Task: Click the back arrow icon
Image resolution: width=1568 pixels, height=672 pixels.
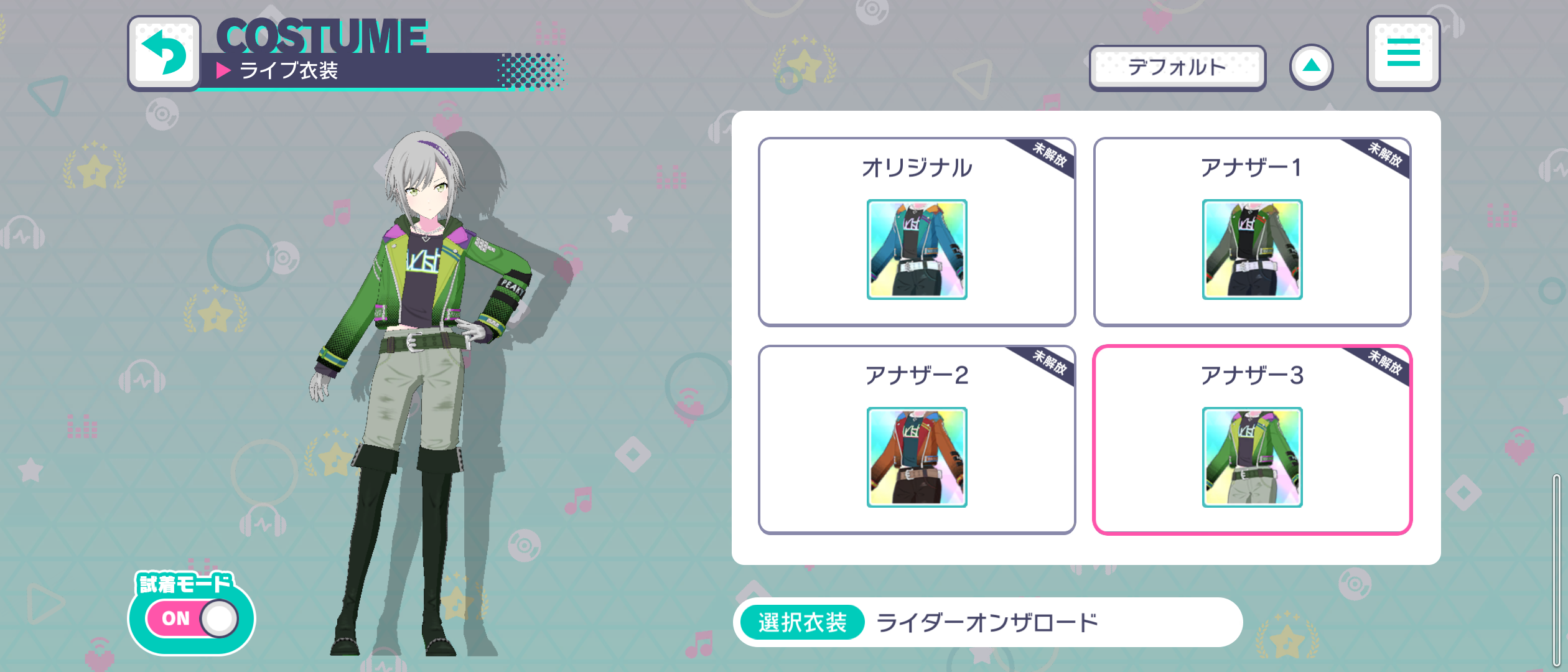Action: click(x=163, y=53)
